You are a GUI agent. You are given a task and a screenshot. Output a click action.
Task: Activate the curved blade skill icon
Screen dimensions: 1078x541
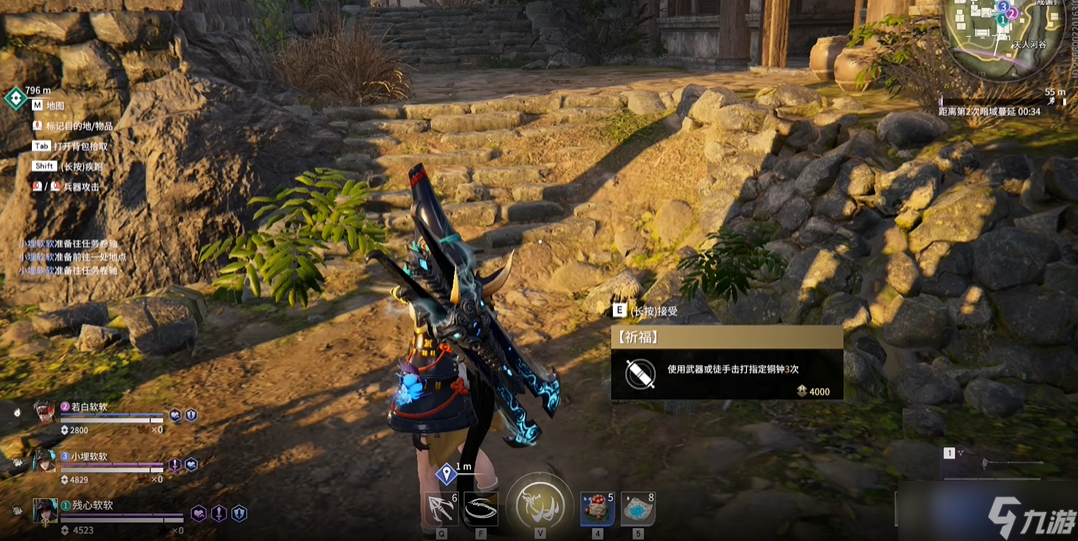(481, 508)
